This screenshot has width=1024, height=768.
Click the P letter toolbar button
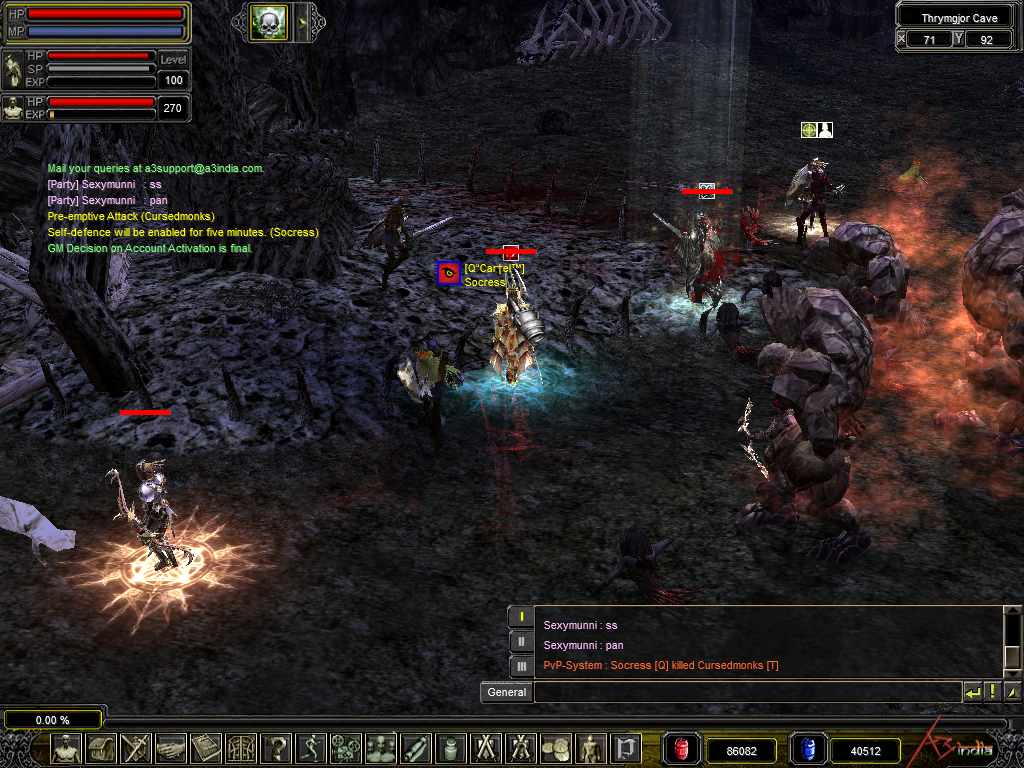626,748
